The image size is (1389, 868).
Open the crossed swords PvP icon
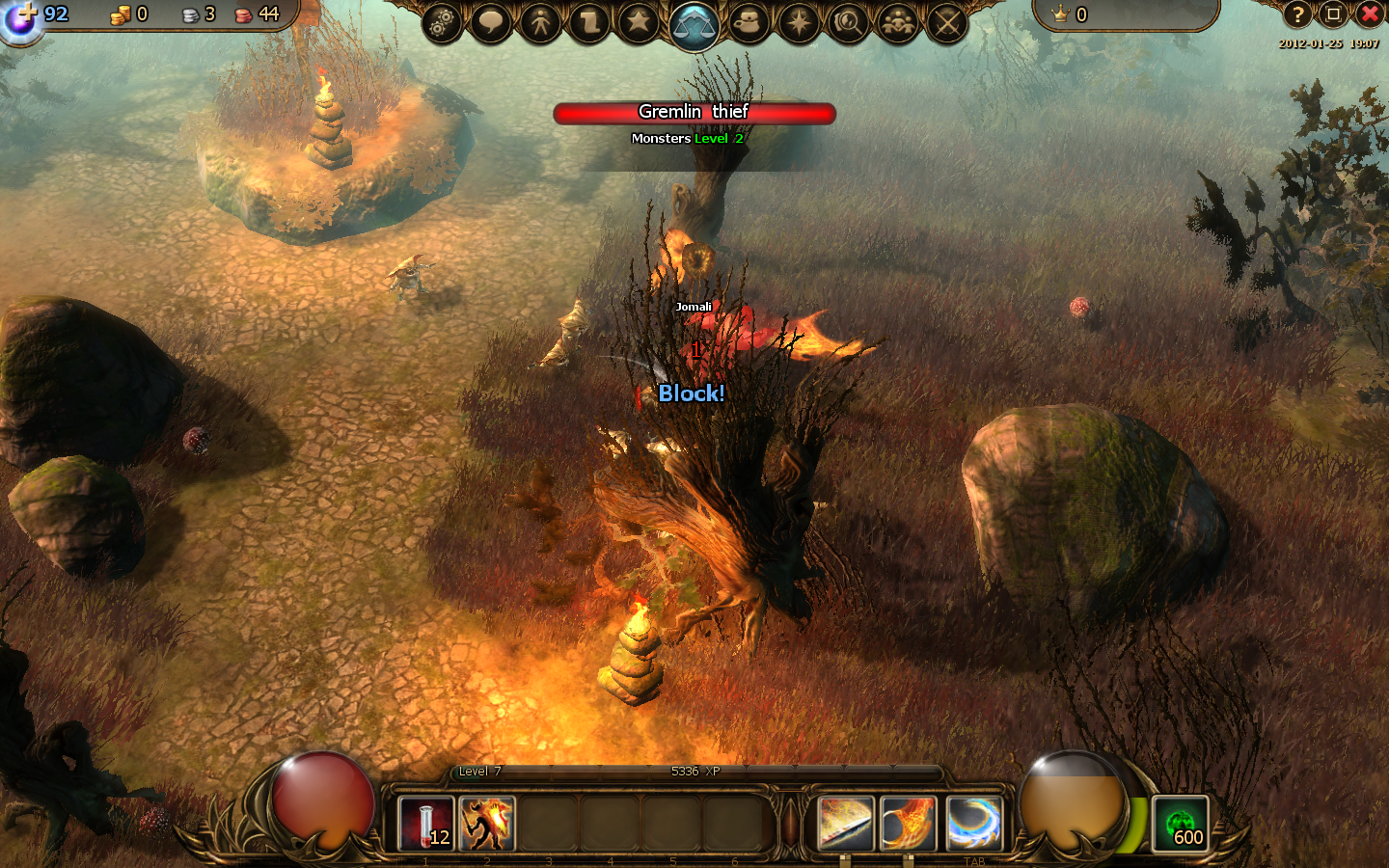[947, 22]
